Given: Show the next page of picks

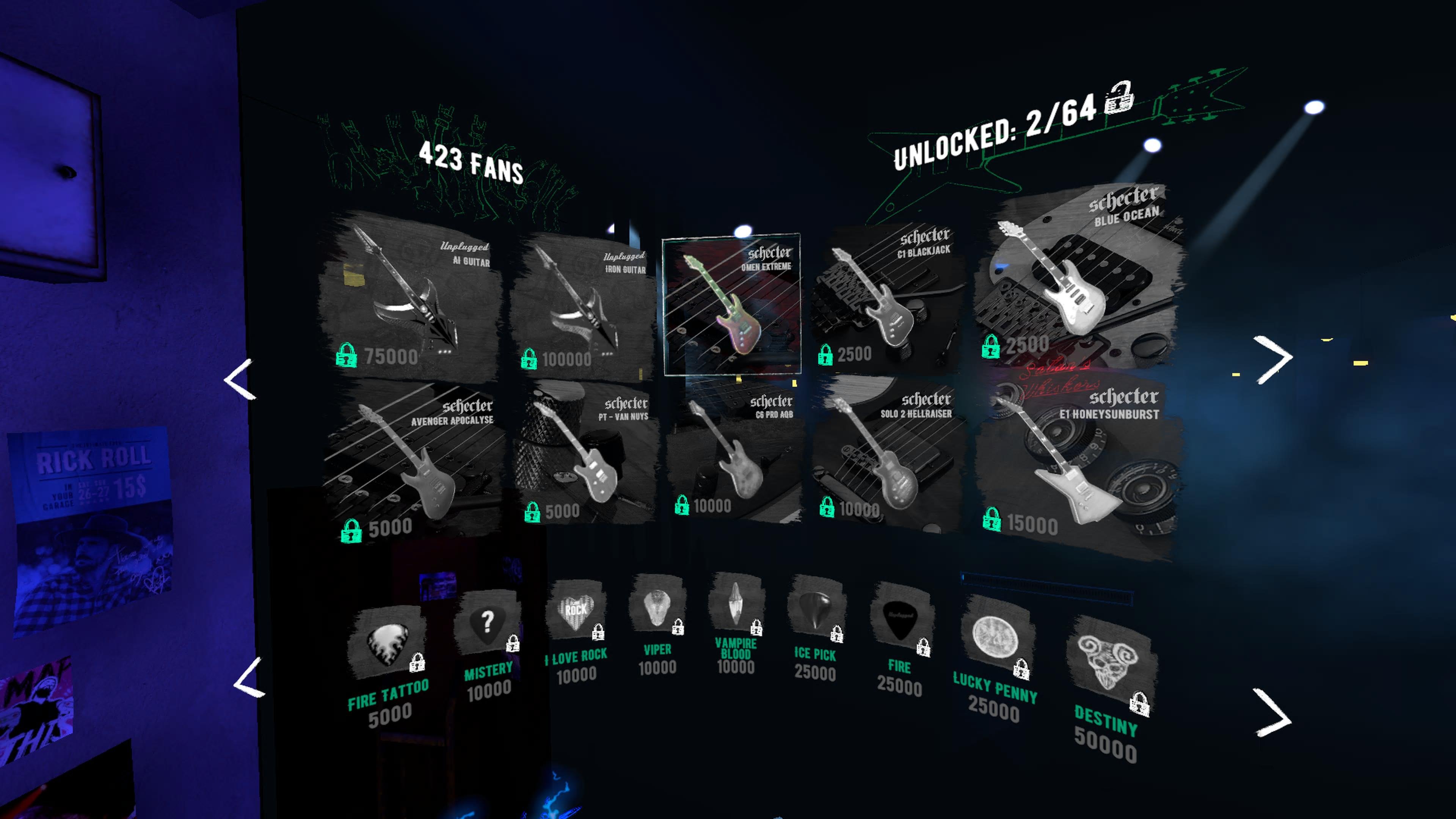Looking at the screenshot, I should coord(1272,713).
